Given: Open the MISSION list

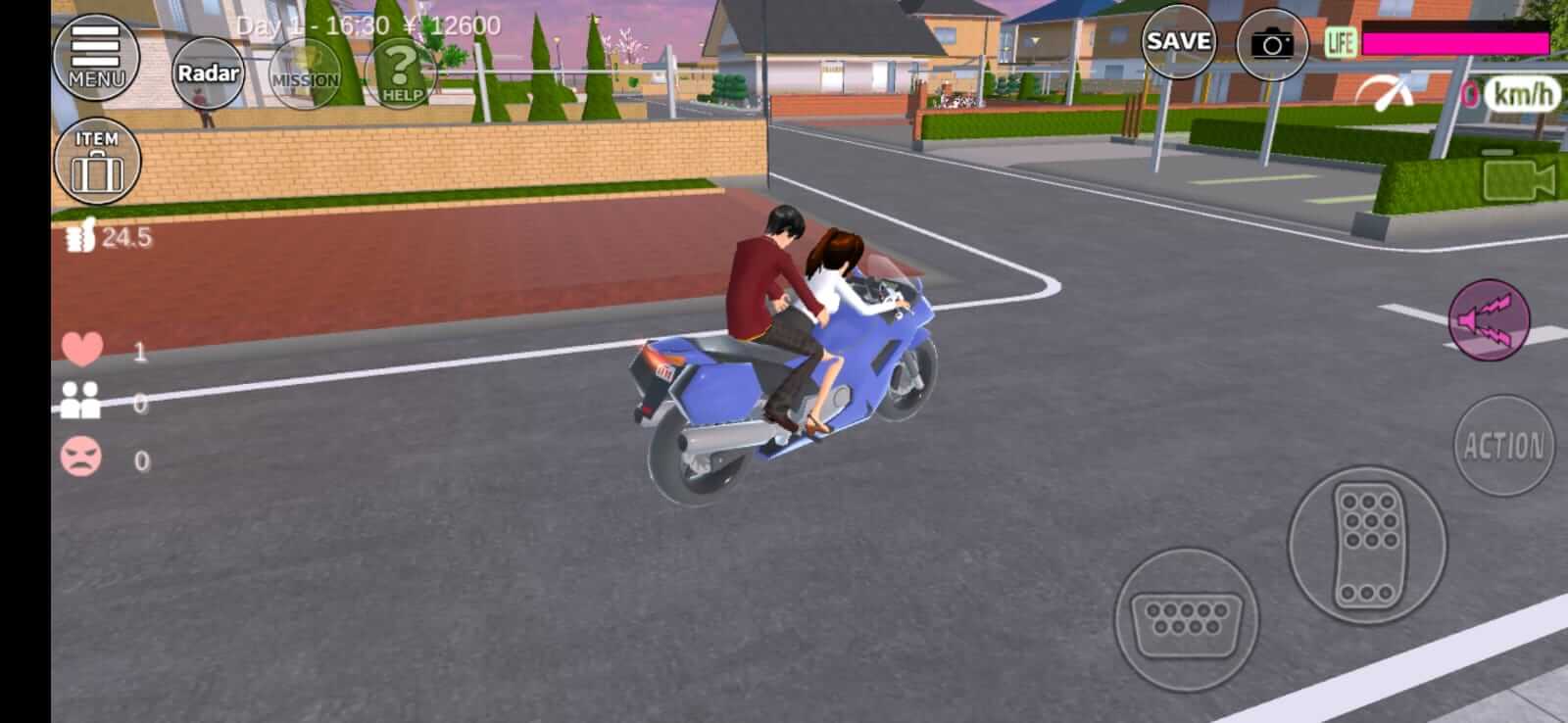Looking at the screenshot, I should (x=304, y=73).
